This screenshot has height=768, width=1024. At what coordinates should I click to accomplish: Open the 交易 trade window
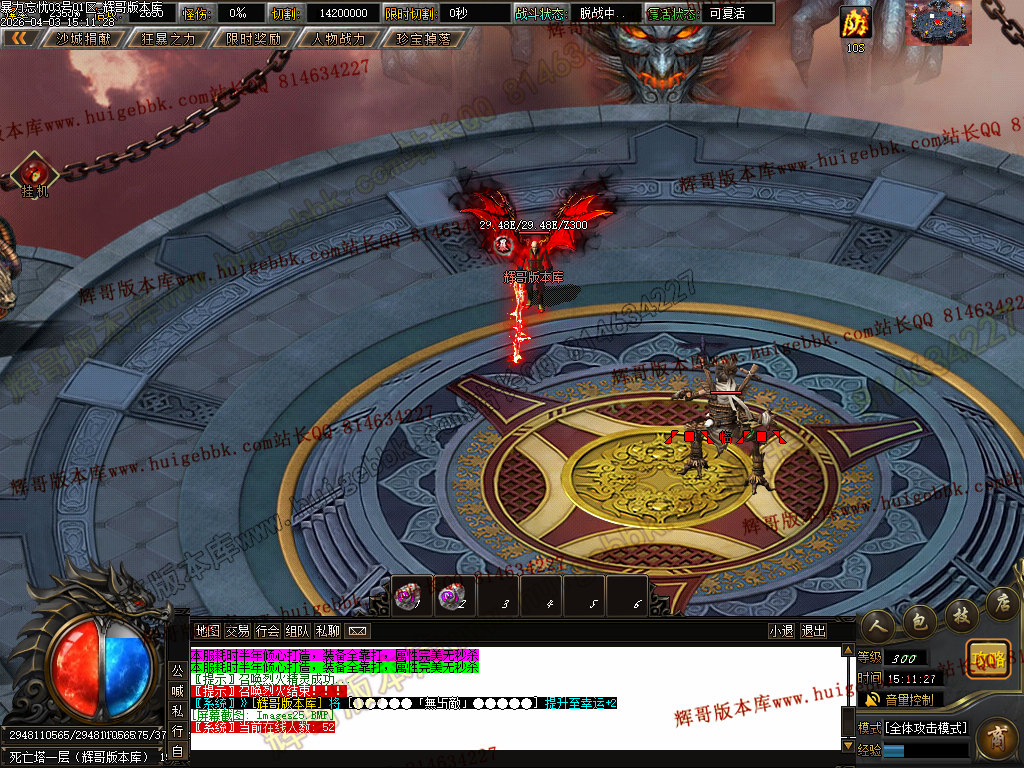pos(237,631)
